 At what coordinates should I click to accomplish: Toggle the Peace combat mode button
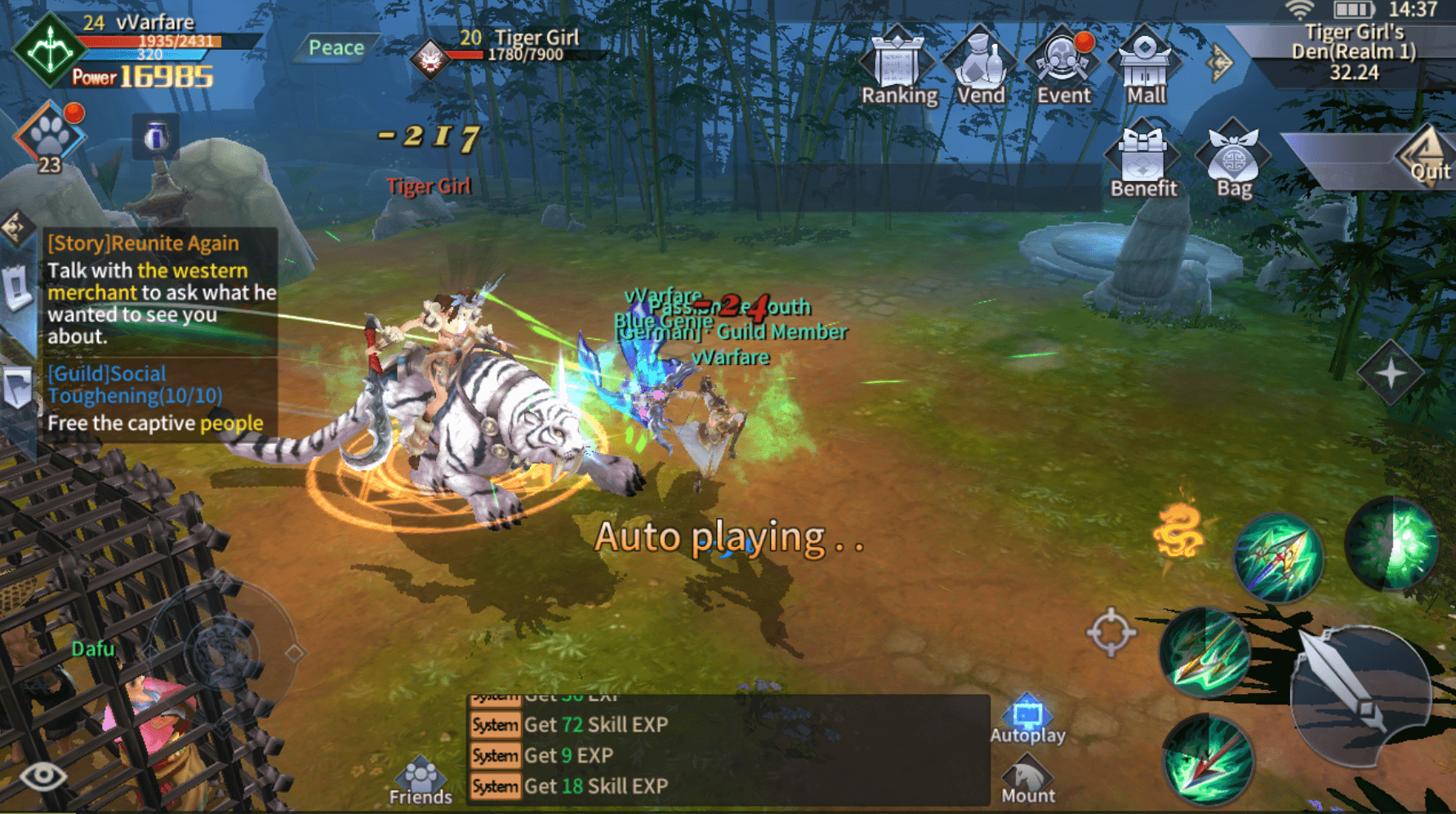tap(336, 48)
